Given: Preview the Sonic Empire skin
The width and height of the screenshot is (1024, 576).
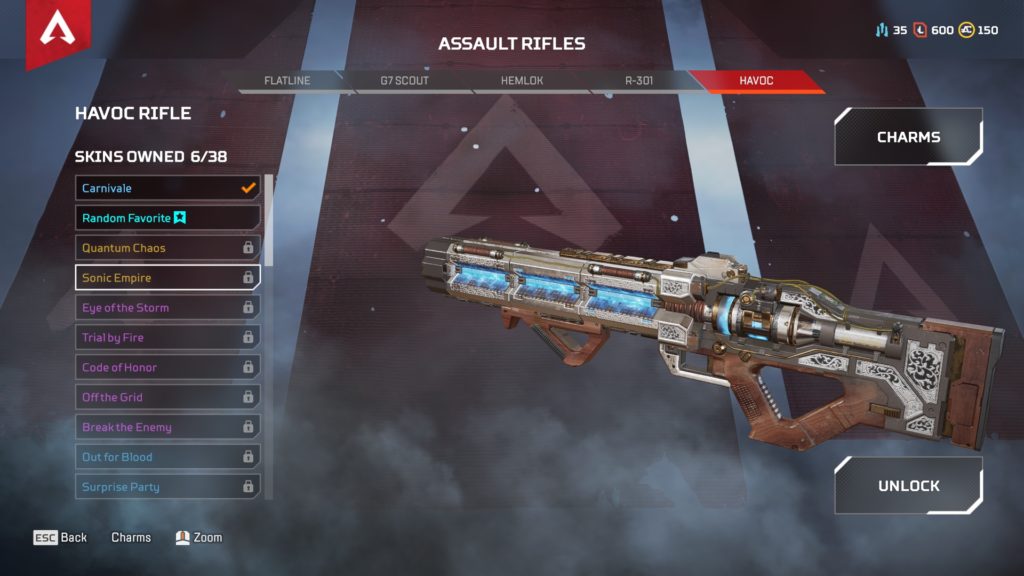Looking at the screenshot, I should pyautogui.click(x=167, y=278).
